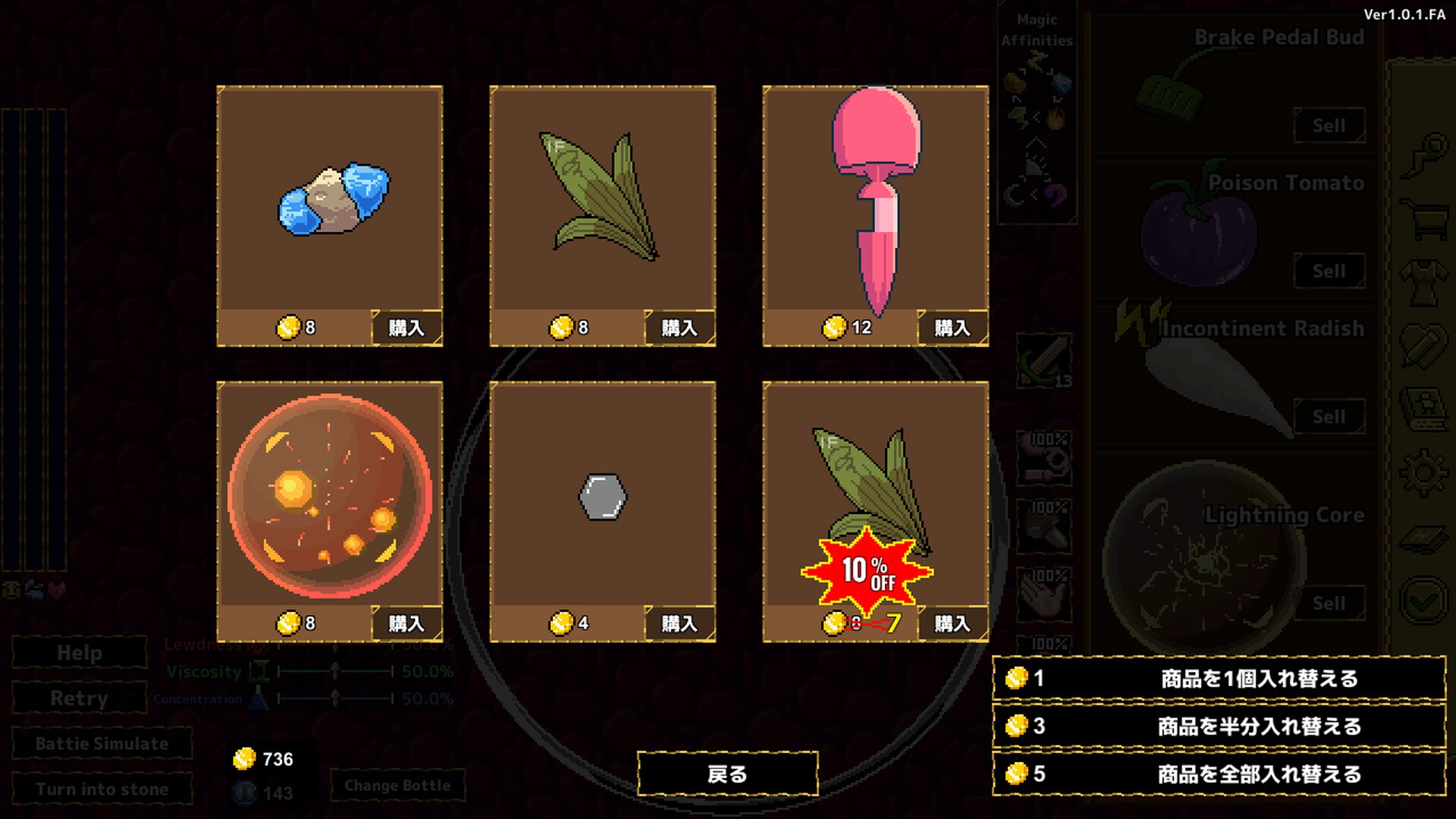Purchase the 10% off discounted leaf

pos(952,623)
